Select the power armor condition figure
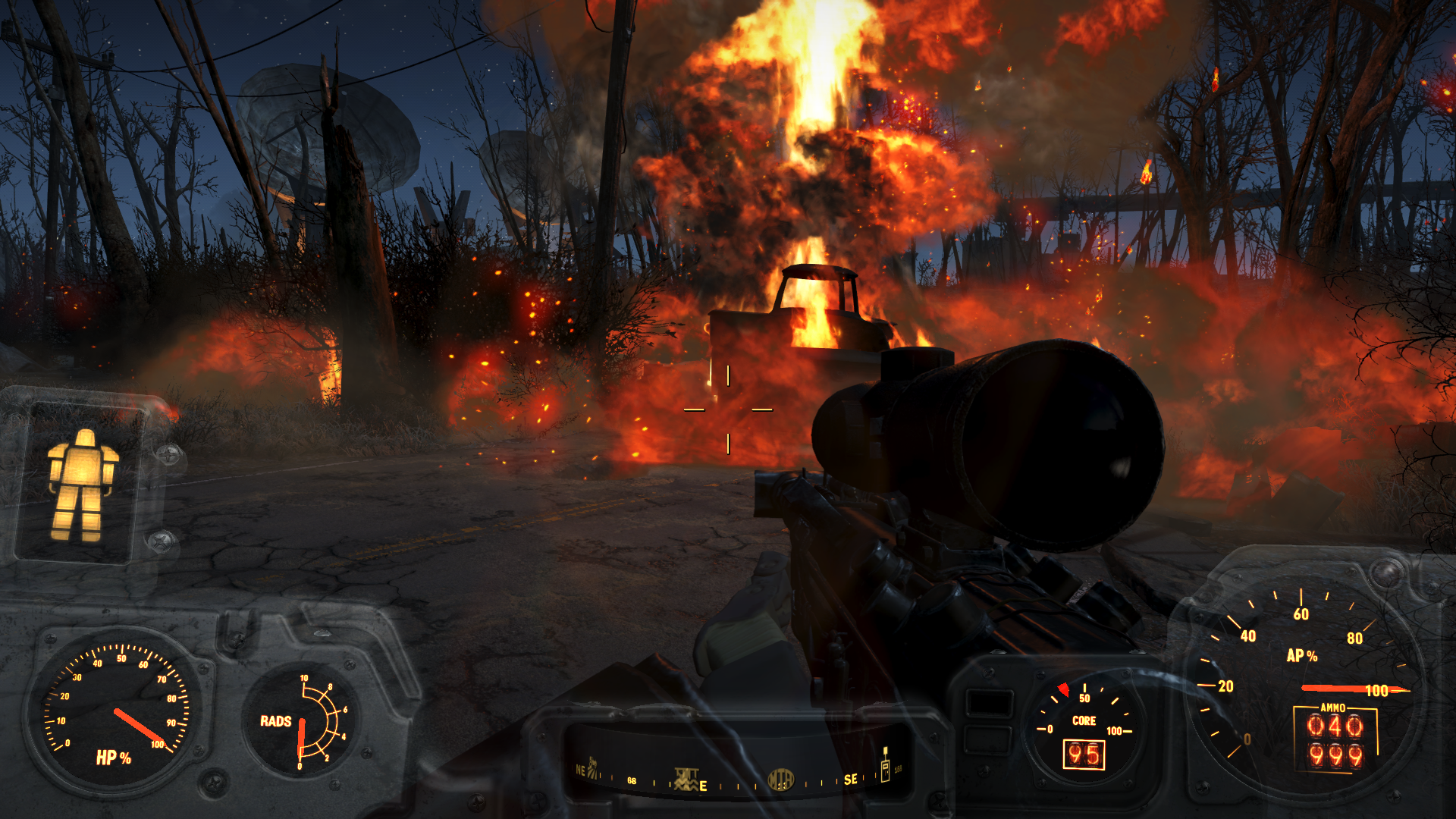 (x=82, y=485)
